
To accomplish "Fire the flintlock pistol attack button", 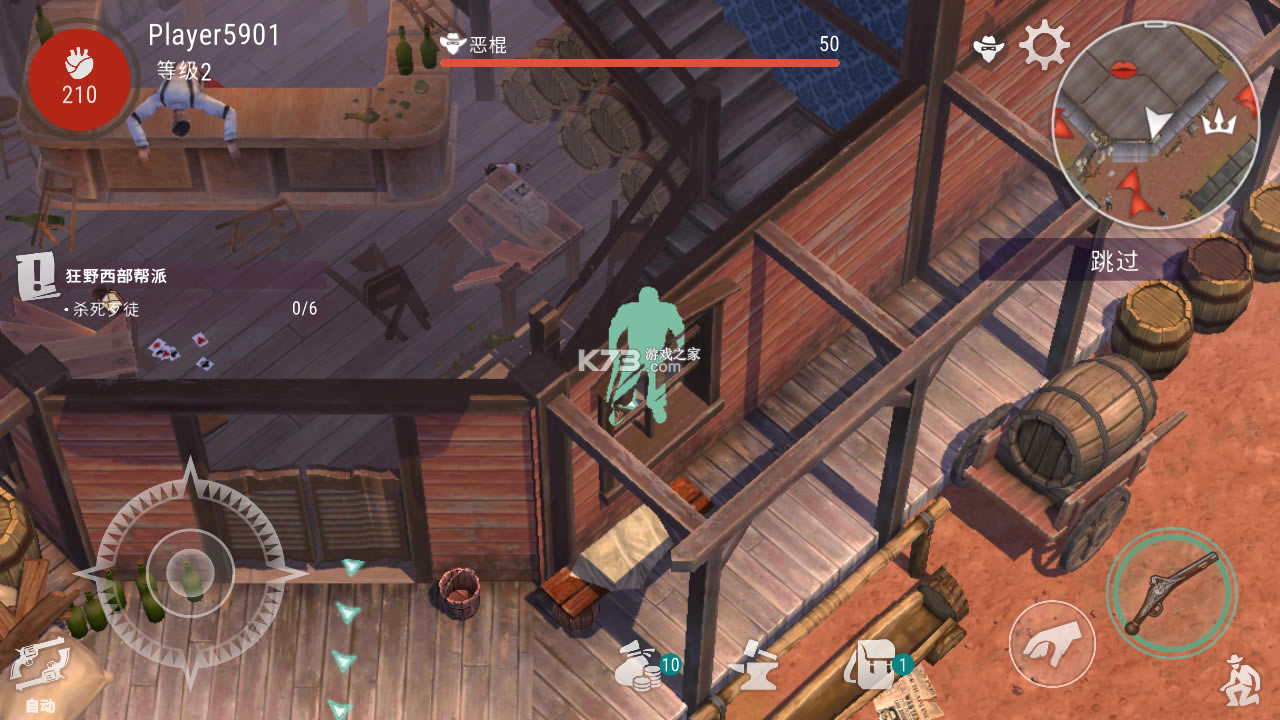I will tap(1171, 593).
